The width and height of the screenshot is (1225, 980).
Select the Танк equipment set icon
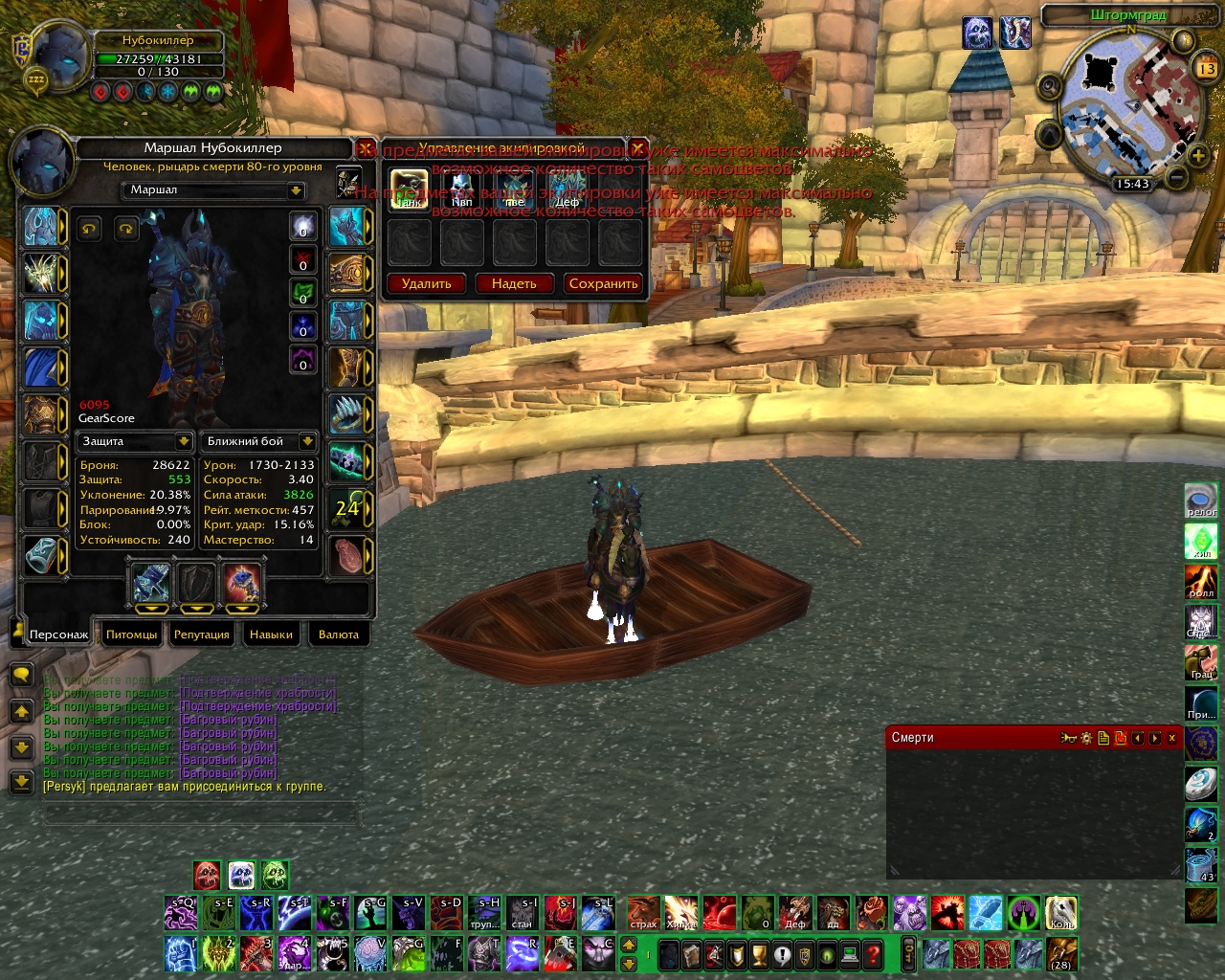410,189
